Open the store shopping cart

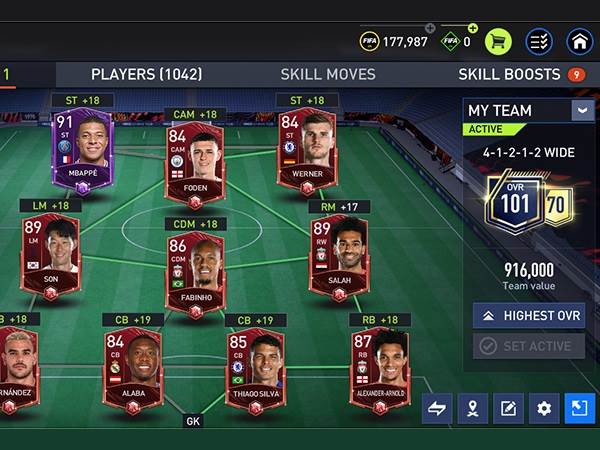pyautogui.click(x=498, y=41)
